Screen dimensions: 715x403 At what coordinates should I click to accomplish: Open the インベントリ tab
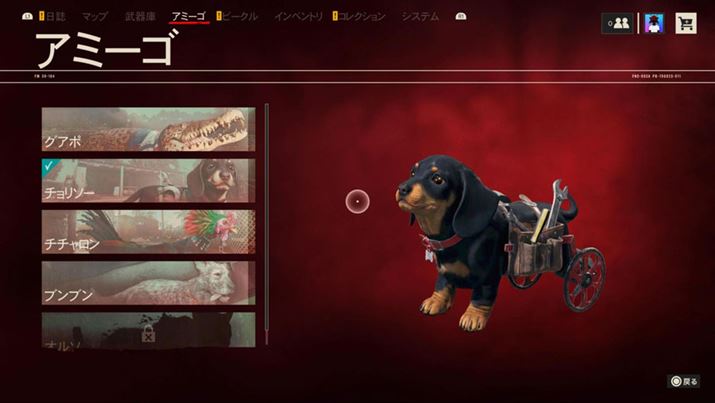click(298, 17)
